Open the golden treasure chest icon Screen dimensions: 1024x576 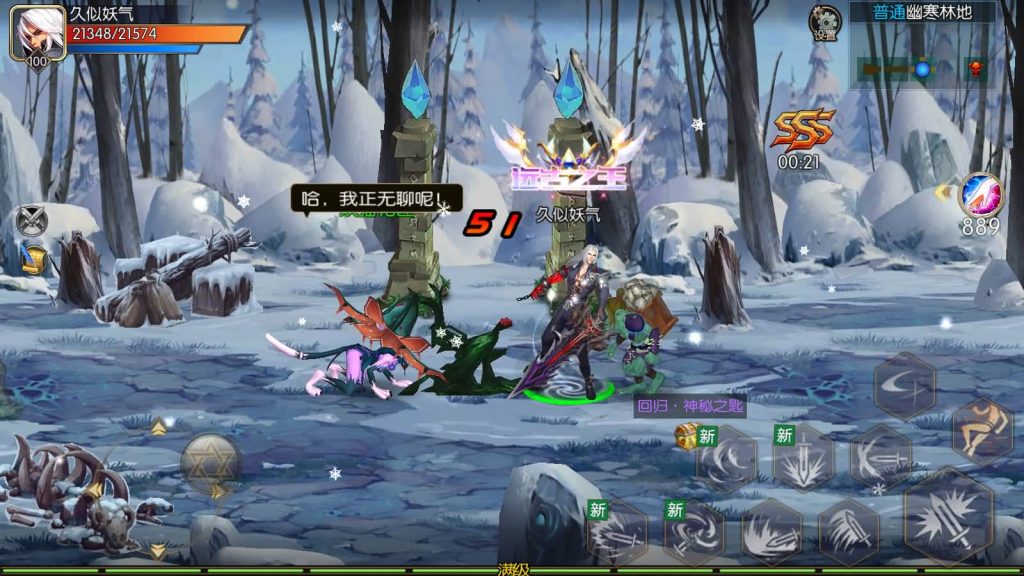pos(686,435)
